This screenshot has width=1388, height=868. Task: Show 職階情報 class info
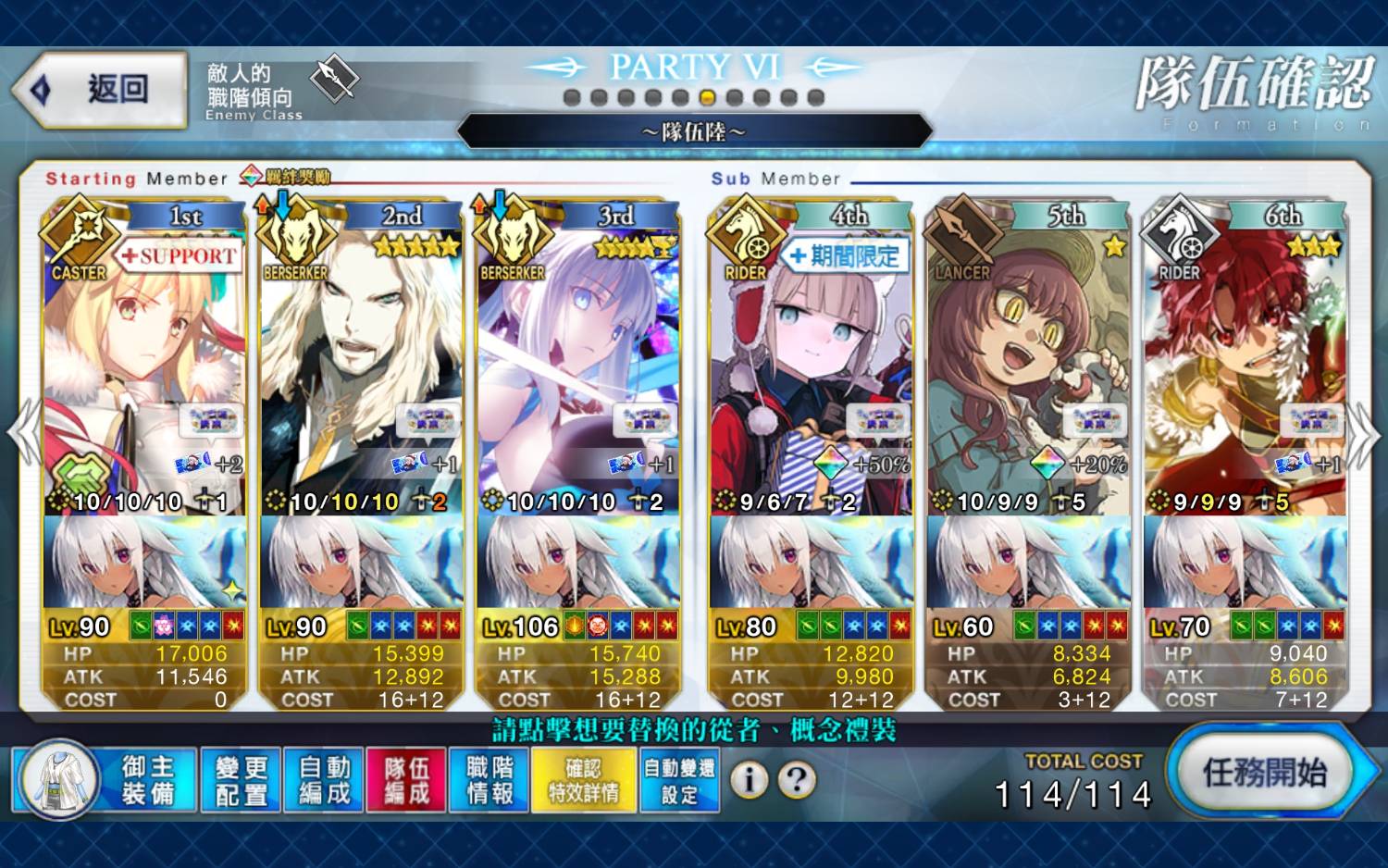(490, 780)
